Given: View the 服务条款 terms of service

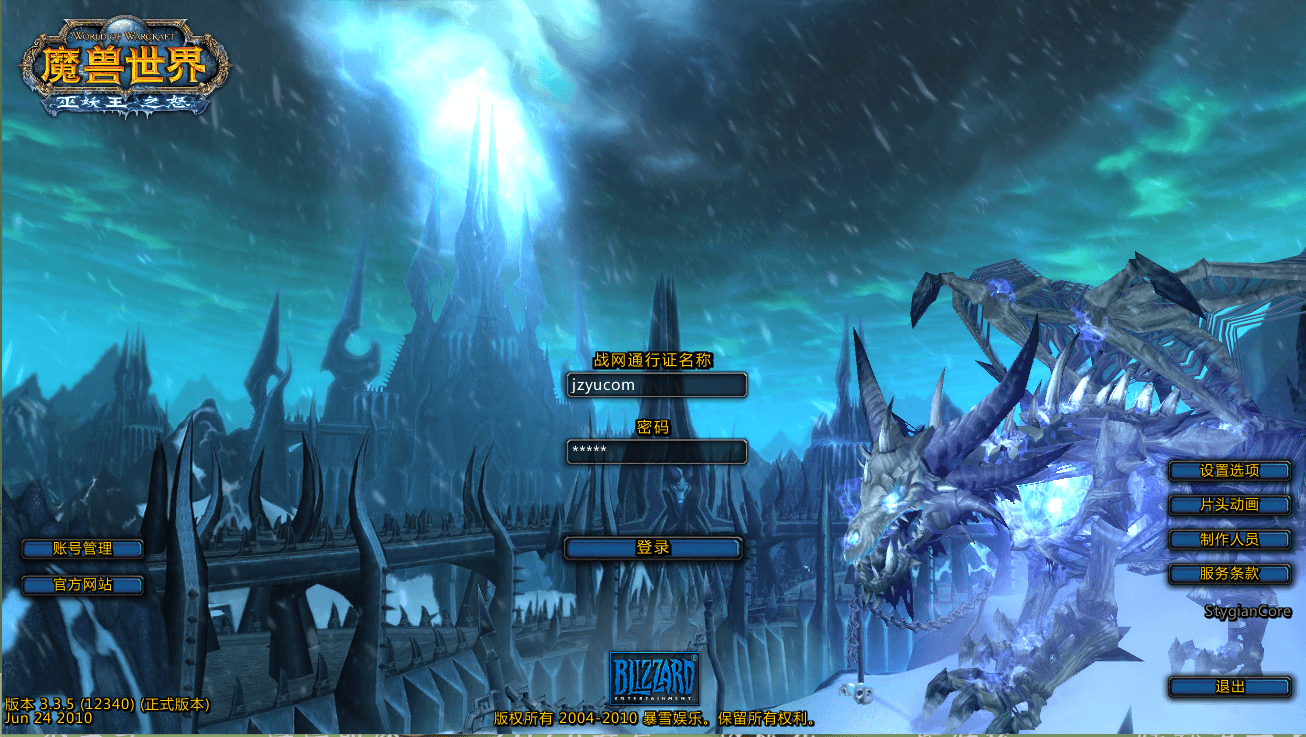Looking at the screenshot, I should point(1229,574).
